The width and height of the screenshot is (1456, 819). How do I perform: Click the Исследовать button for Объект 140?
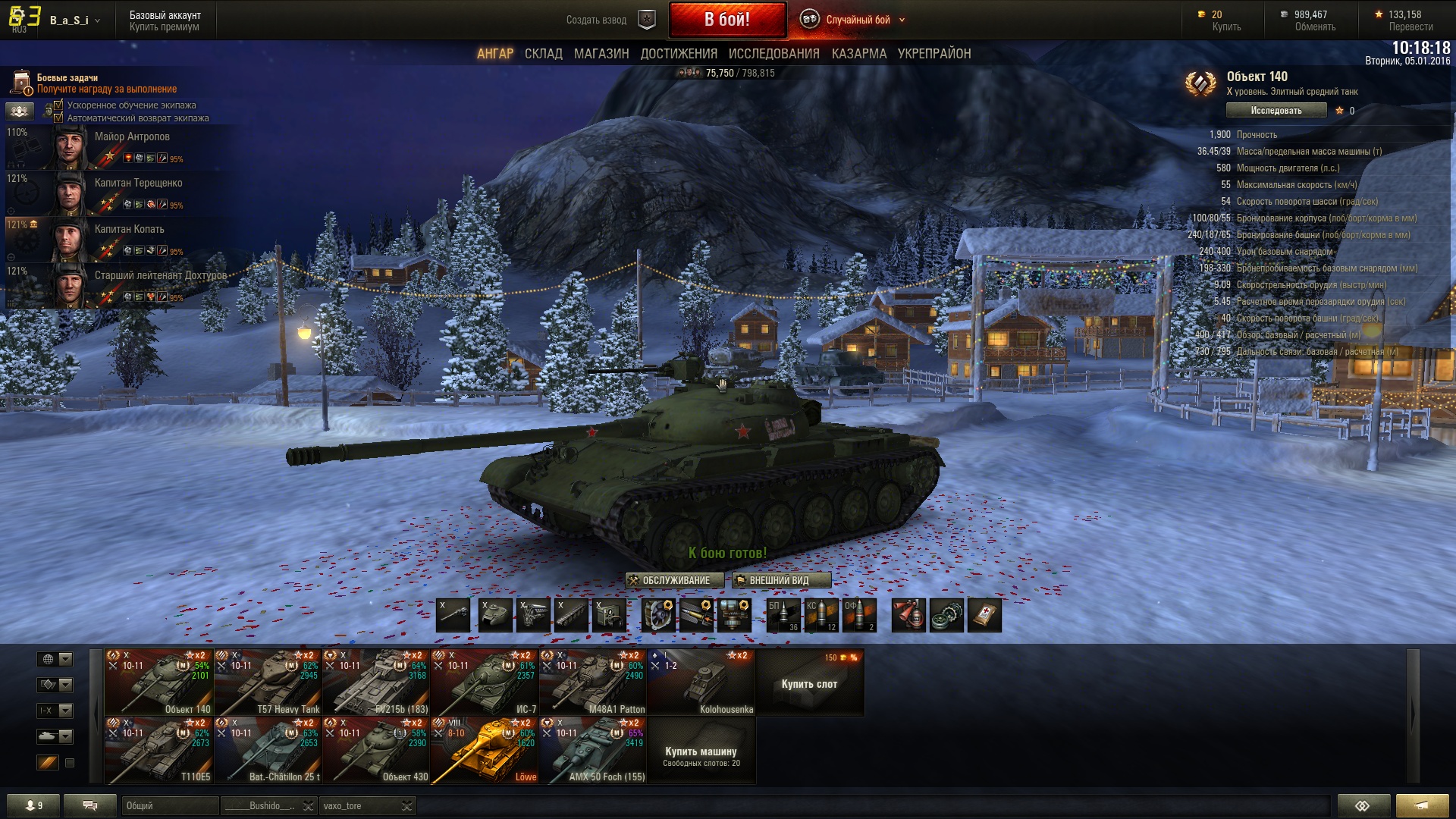tap(1276, 111)
